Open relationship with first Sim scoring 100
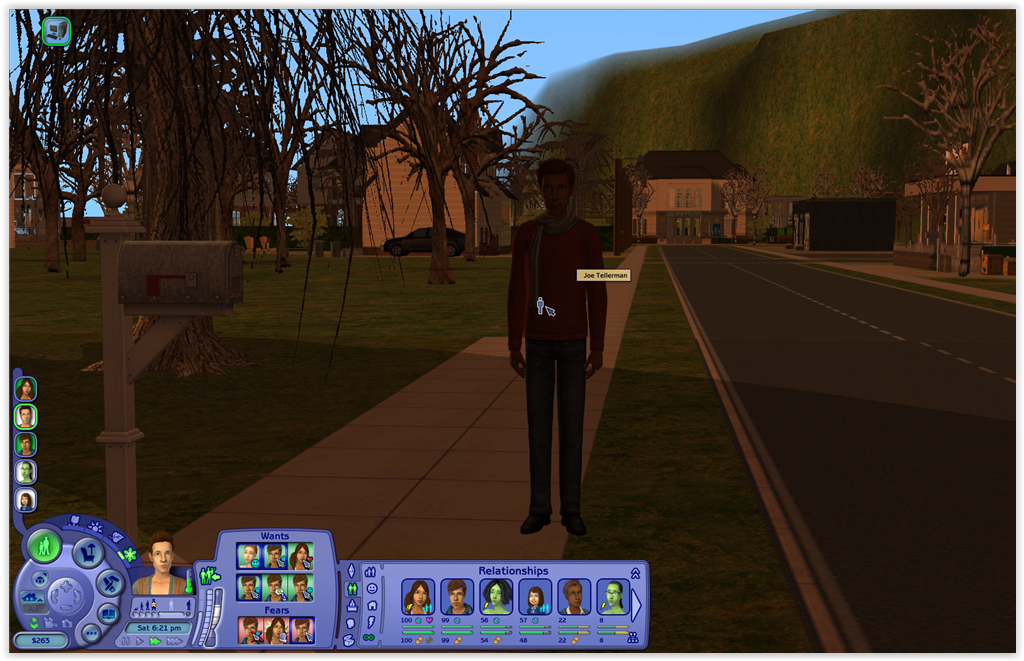This screenshot has height=661, width=1024. pos(418,597)
